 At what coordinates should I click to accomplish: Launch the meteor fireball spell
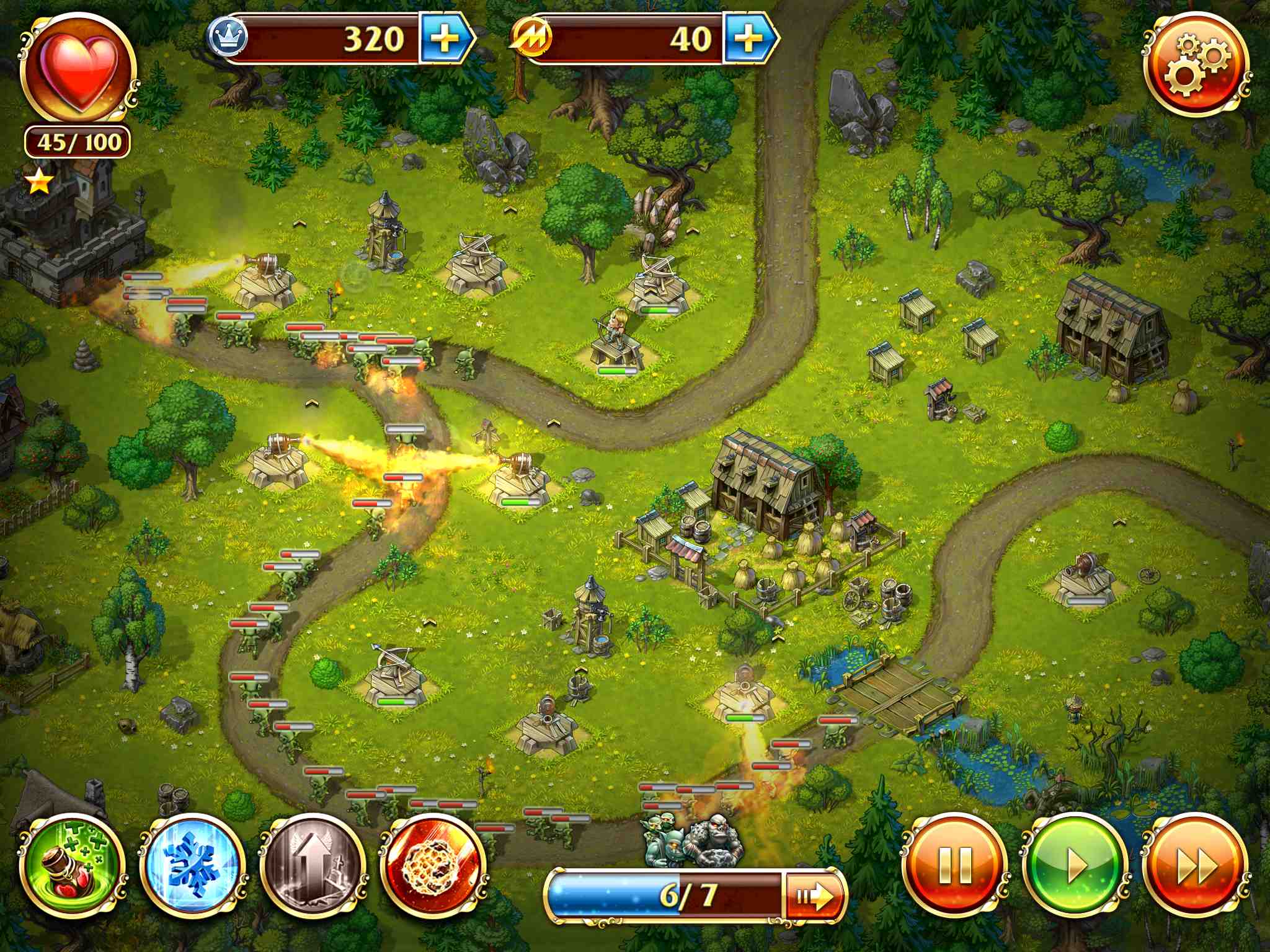(x=433, y=866)
